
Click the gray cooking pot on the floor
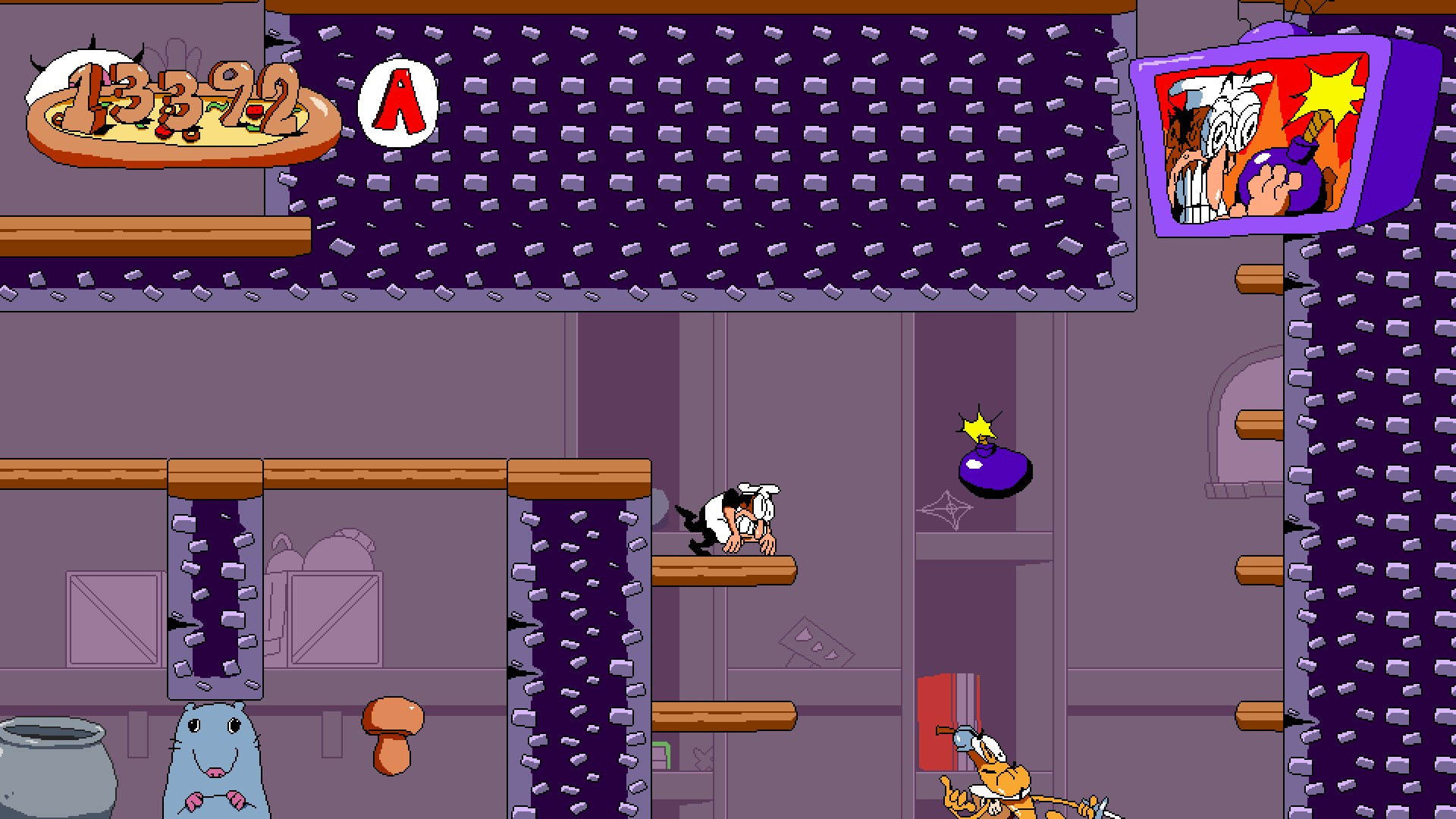click(45, 773)
